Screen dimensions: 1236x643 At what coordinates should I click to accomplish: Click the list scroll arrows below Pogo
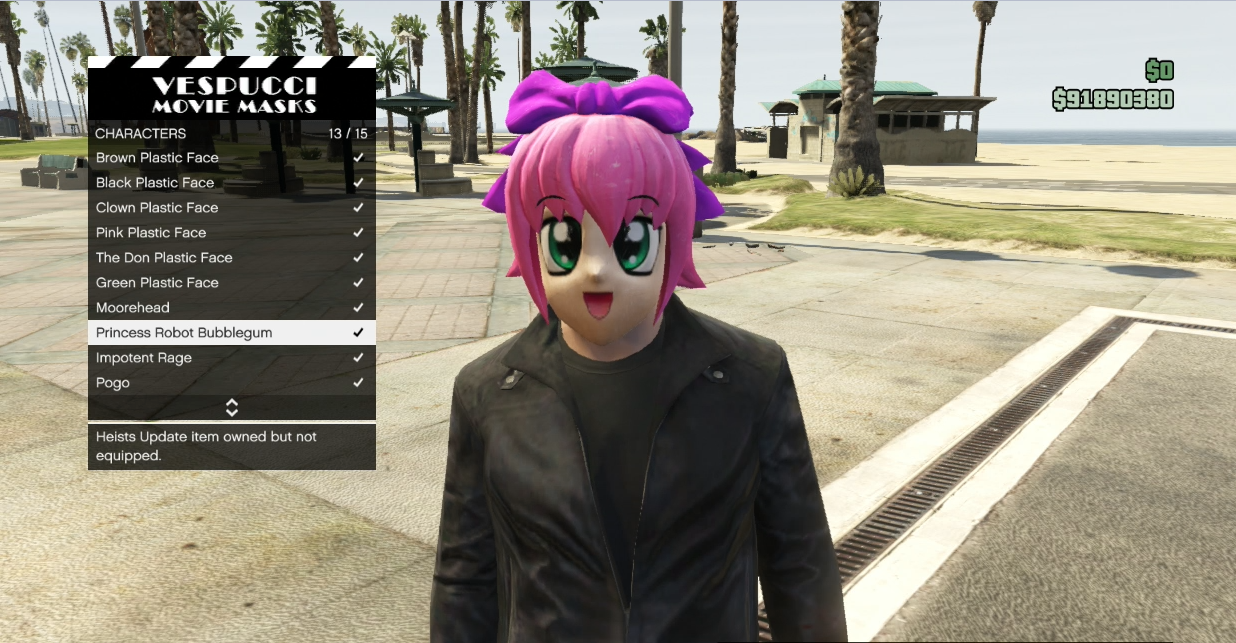(232, 408)
